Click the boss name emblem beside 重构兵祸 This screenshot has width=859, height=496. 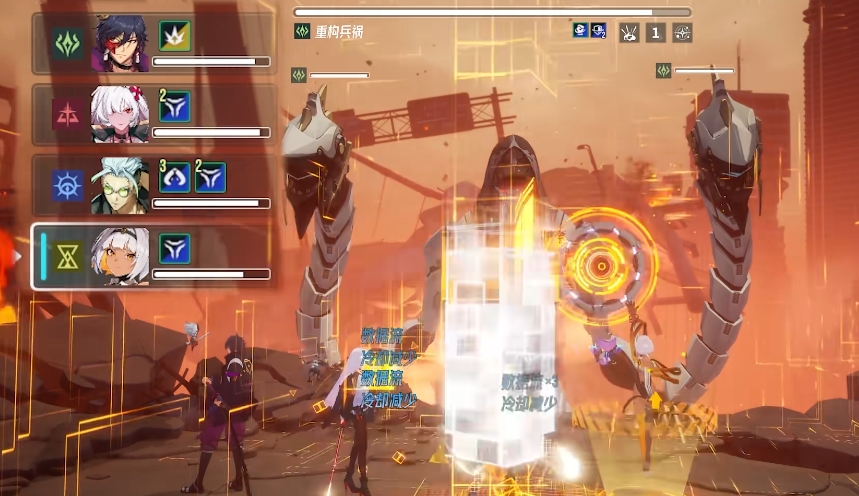pyautogui.click(x=301, y=32)
